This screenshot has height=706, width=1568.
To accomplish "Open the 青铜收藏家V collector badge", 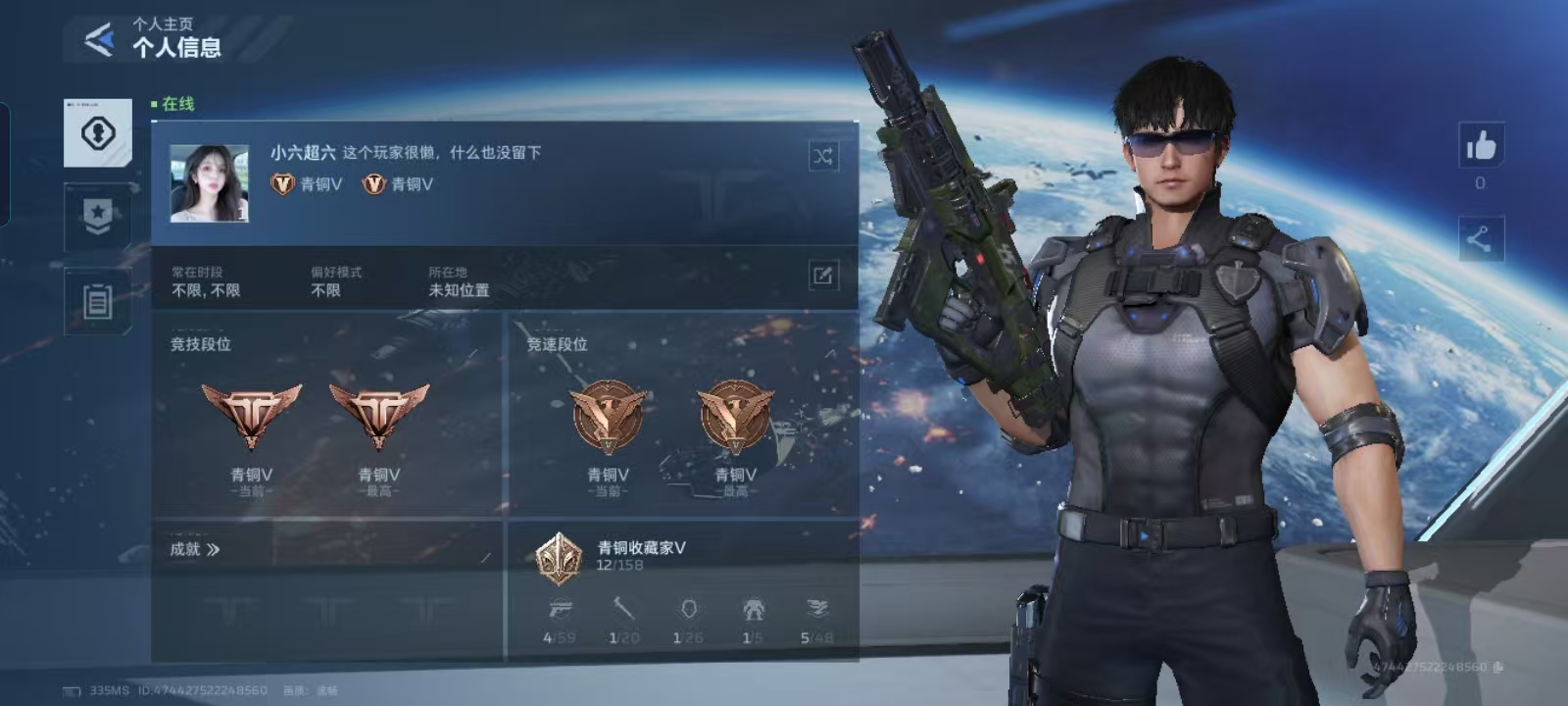I will tap(560, 557).
